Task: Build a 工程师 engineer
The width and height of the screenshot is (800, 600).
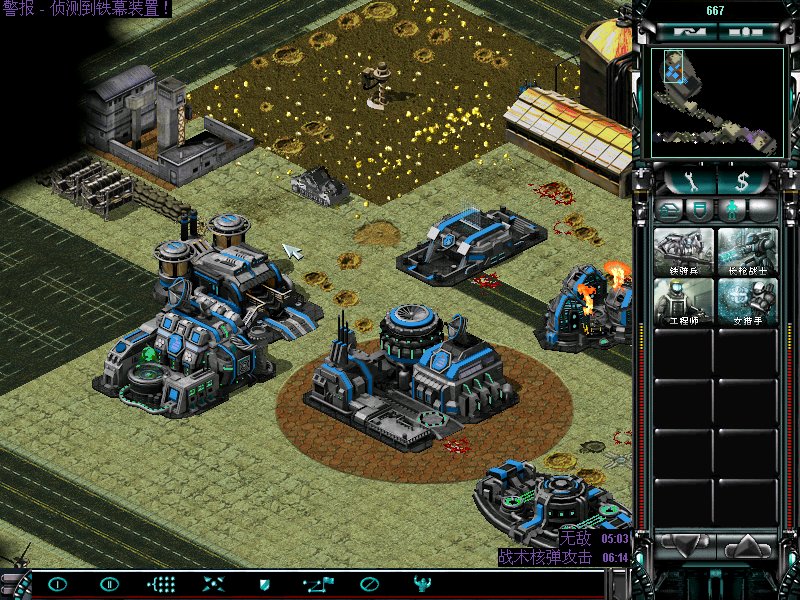Action: (684, 301)
